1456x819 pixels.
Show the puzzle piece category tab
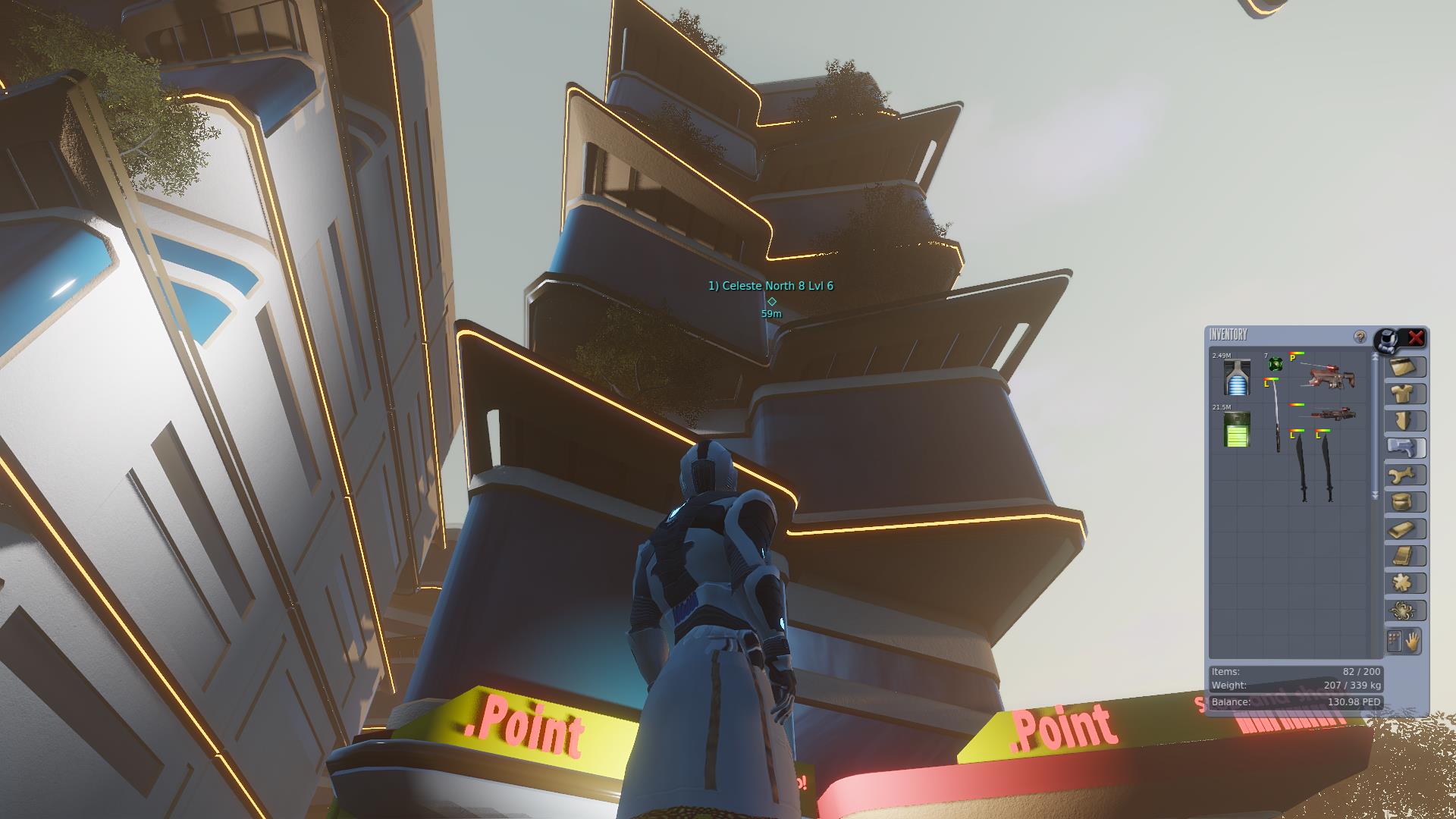1405,583
